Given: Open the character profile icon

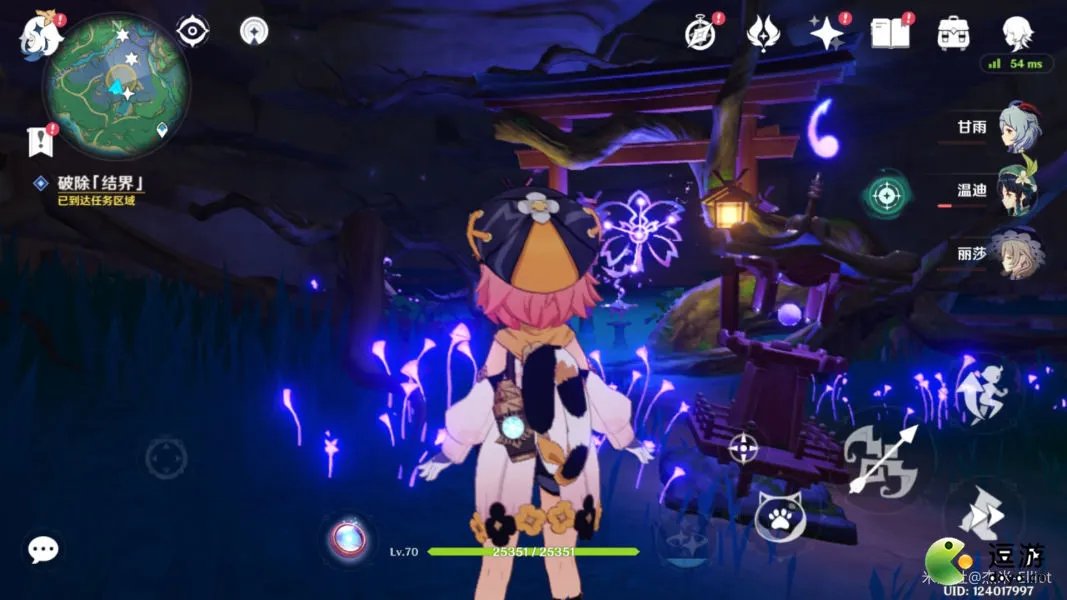Looking at the screenshot, I should click(1017, 32).
